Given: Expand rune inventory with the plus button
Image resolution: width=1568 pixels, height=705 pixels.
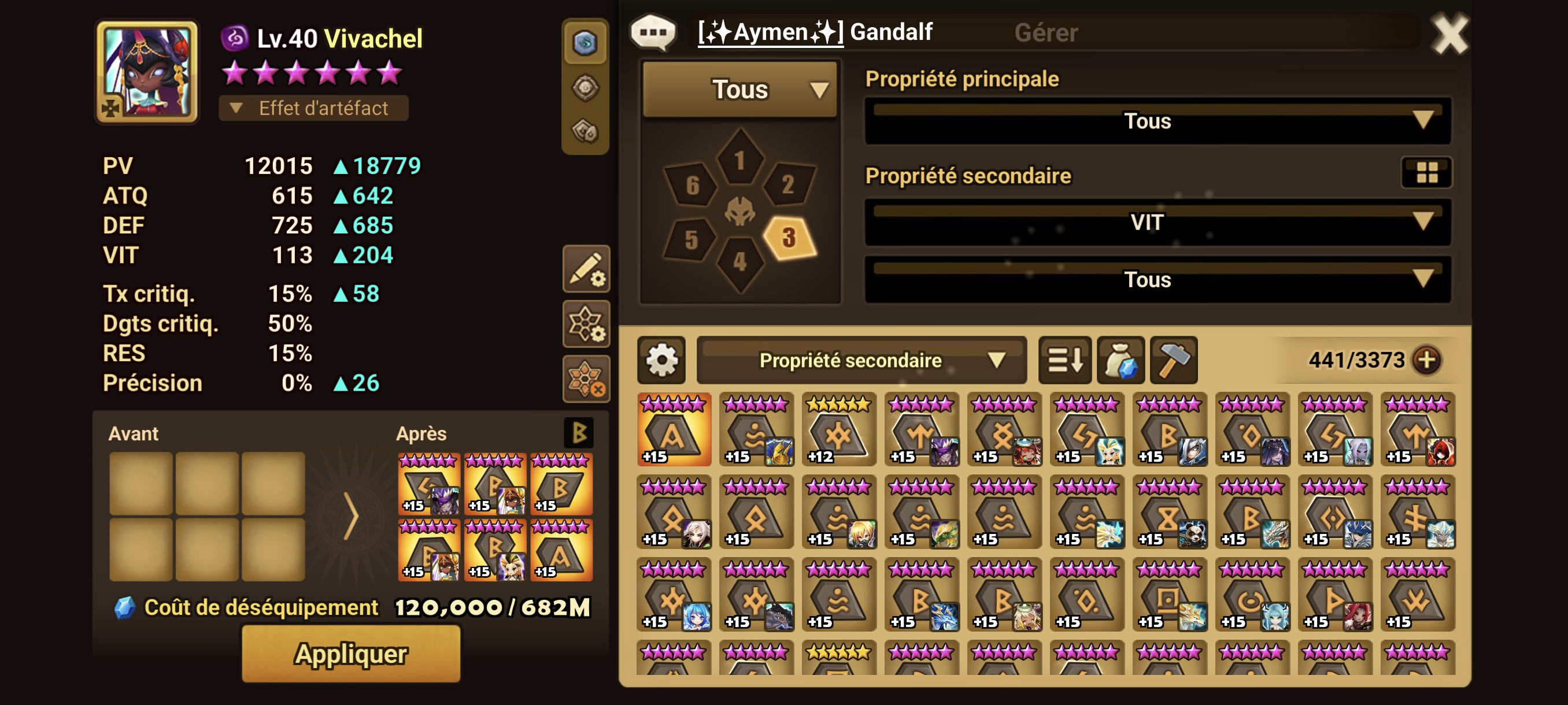Looking at the screenshot, I should point(1426,360).
